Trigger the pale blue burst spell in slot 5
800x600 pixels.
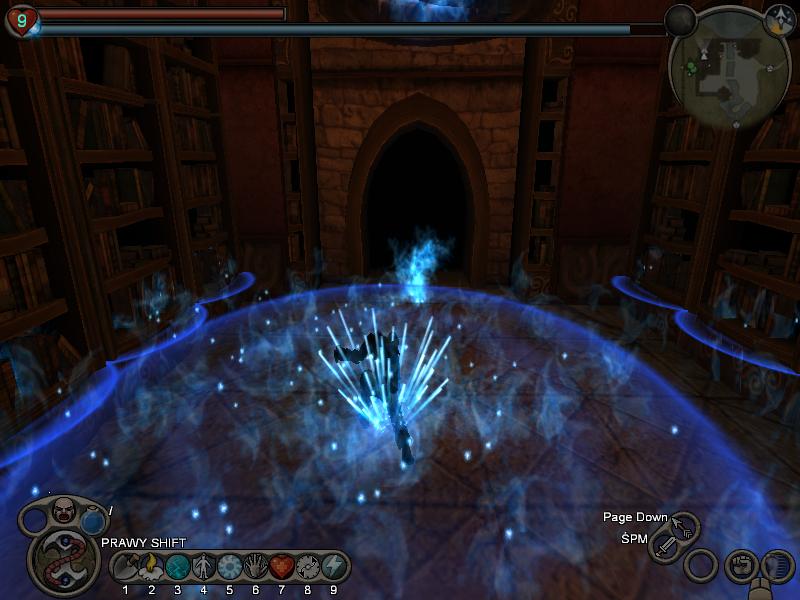coord(229,566)
